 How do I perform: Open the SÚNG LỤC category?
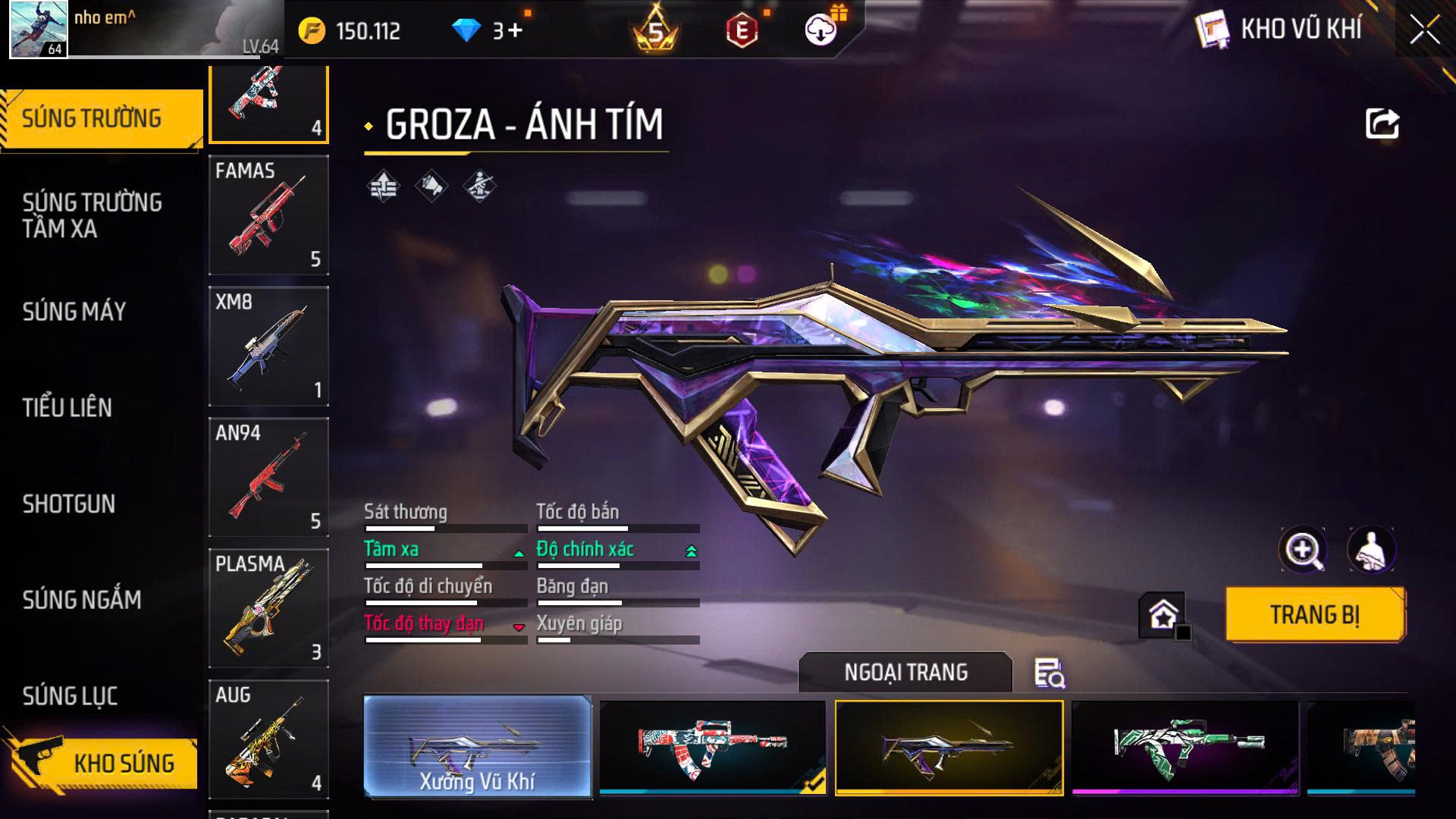pyautogui.click(x=70, y=696)
